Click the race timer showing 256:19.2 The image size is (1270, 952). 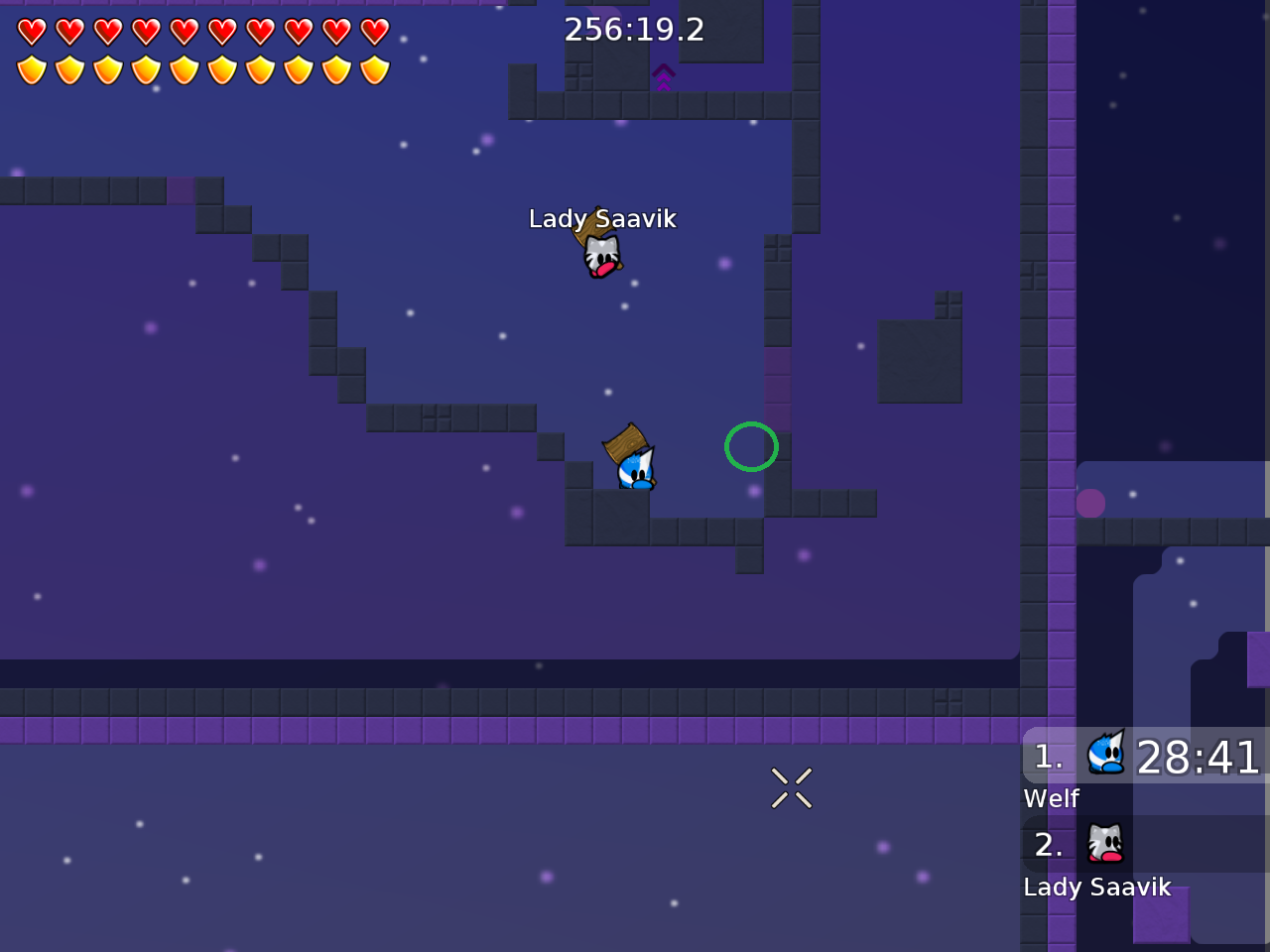632,30
